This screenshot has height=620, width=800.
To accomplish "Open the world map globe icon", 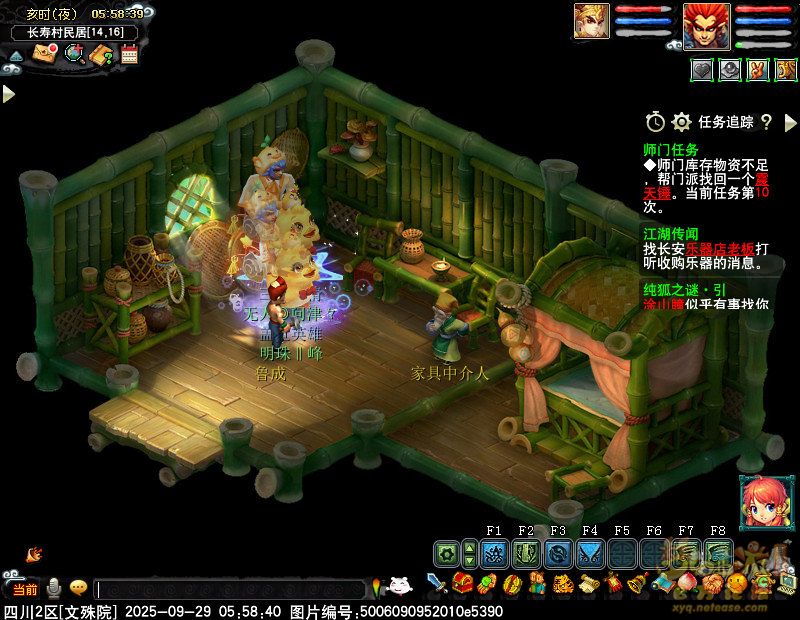I will pos(74,54).
